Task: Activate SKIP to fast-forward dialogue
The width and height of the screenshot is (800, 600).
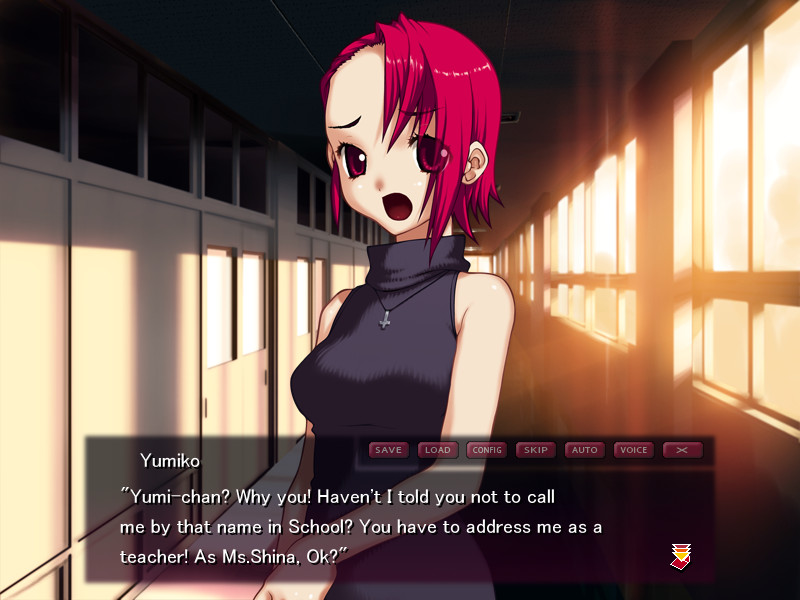Action: [x=535, y=450]
